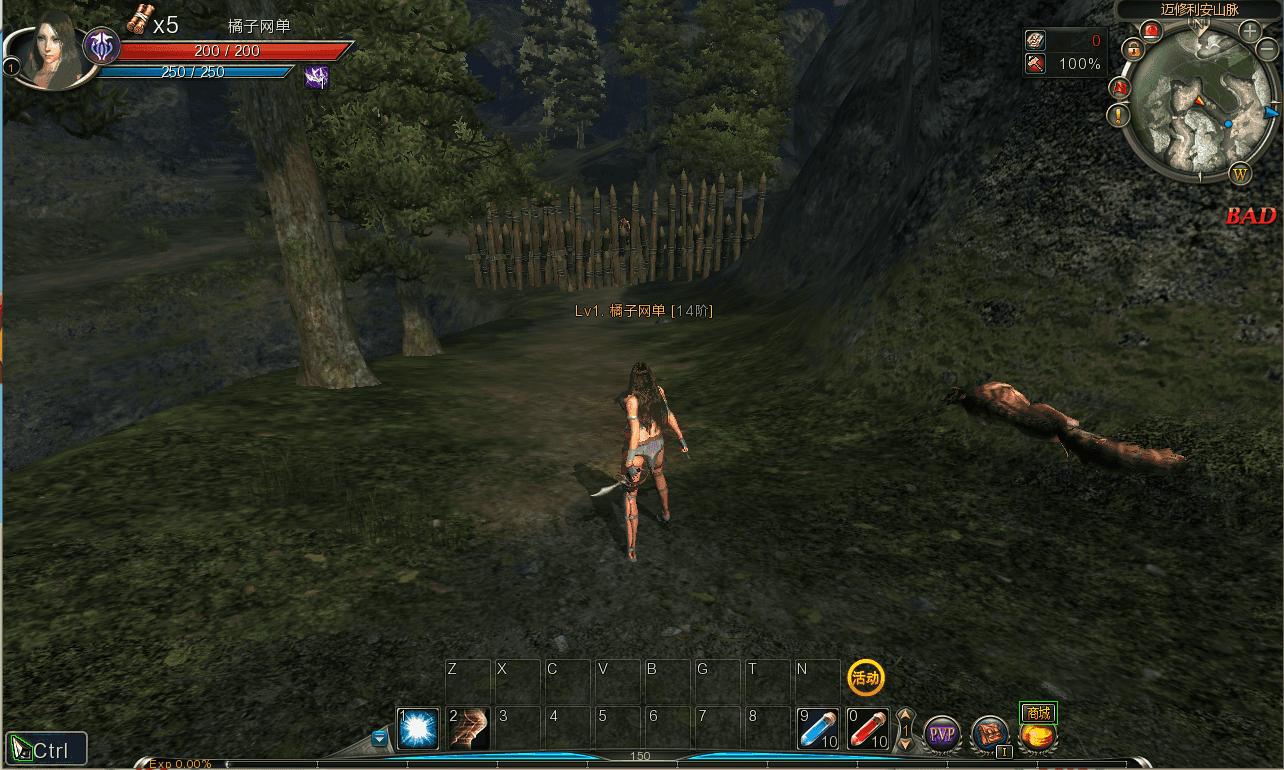Use the red health potion in slot 0
The width and height of the screenshot is (1284, 770).
pos(868,729)
